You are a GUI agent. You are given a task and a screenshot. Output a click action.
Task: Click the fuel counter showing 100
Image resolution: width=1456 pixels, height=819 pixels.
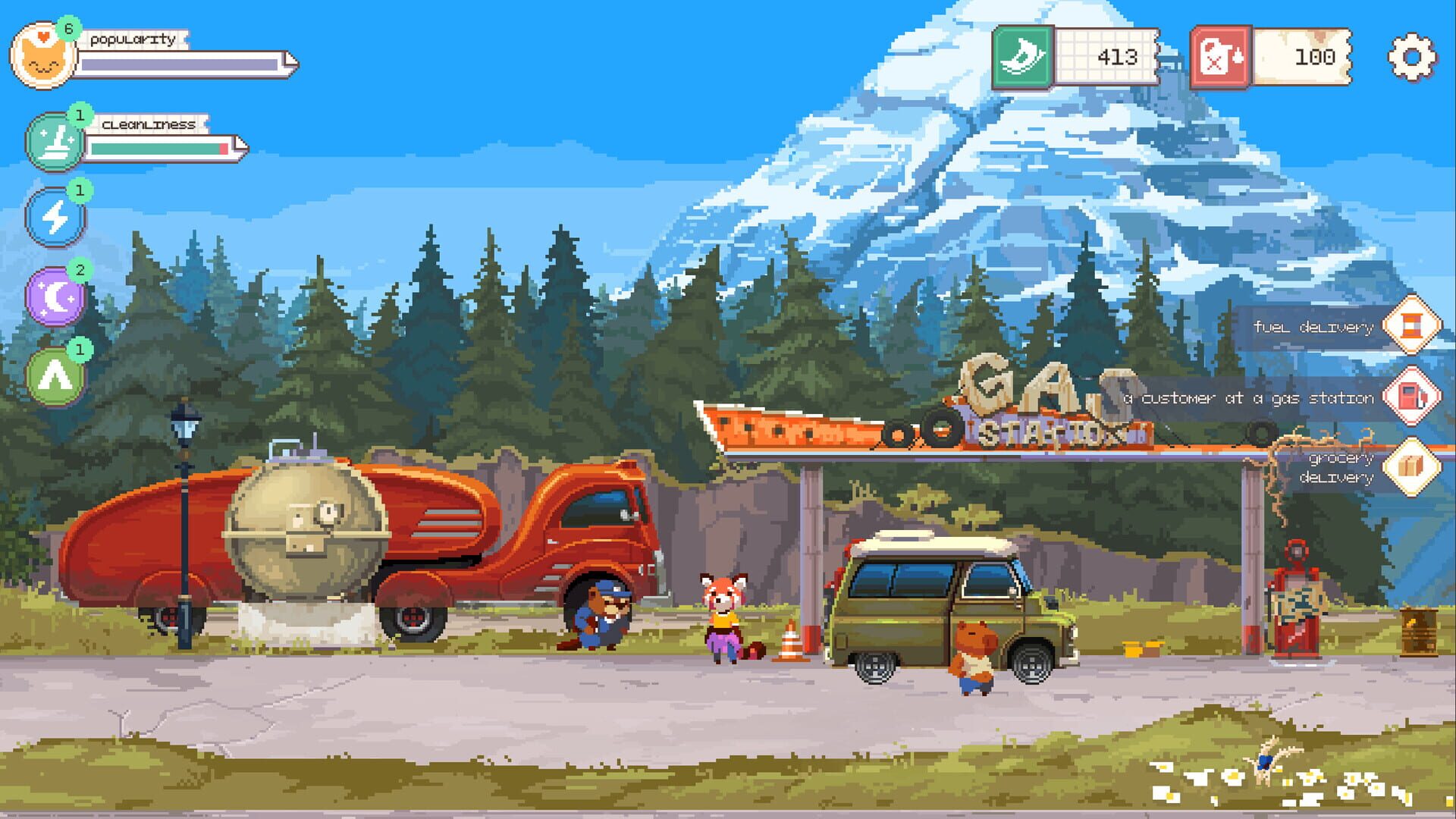pyautogui.click(x=1312, y=55)
